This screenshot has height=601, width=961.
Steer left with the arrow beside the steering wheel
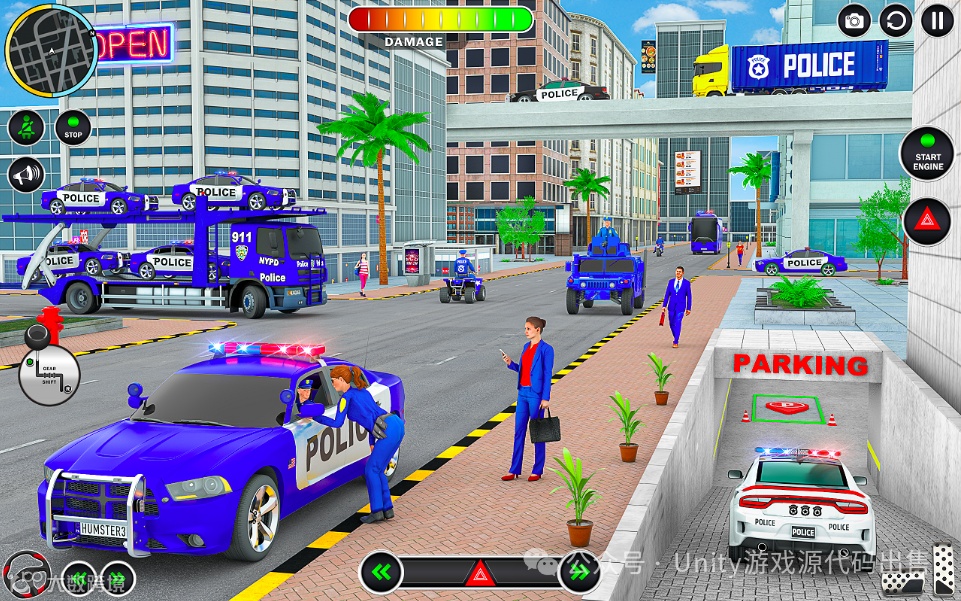point(78,579)
